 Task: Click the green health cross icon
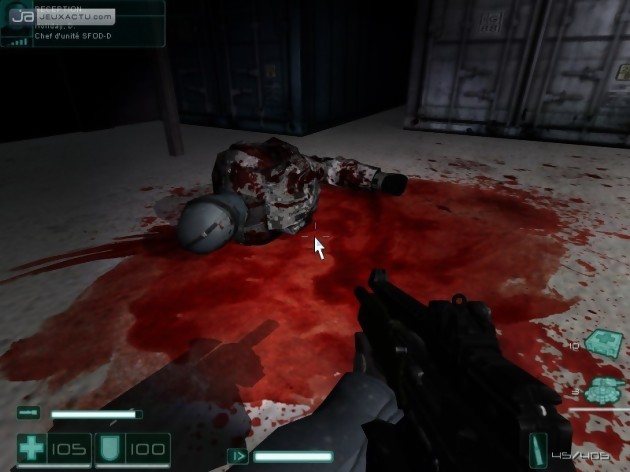[32, 449]
